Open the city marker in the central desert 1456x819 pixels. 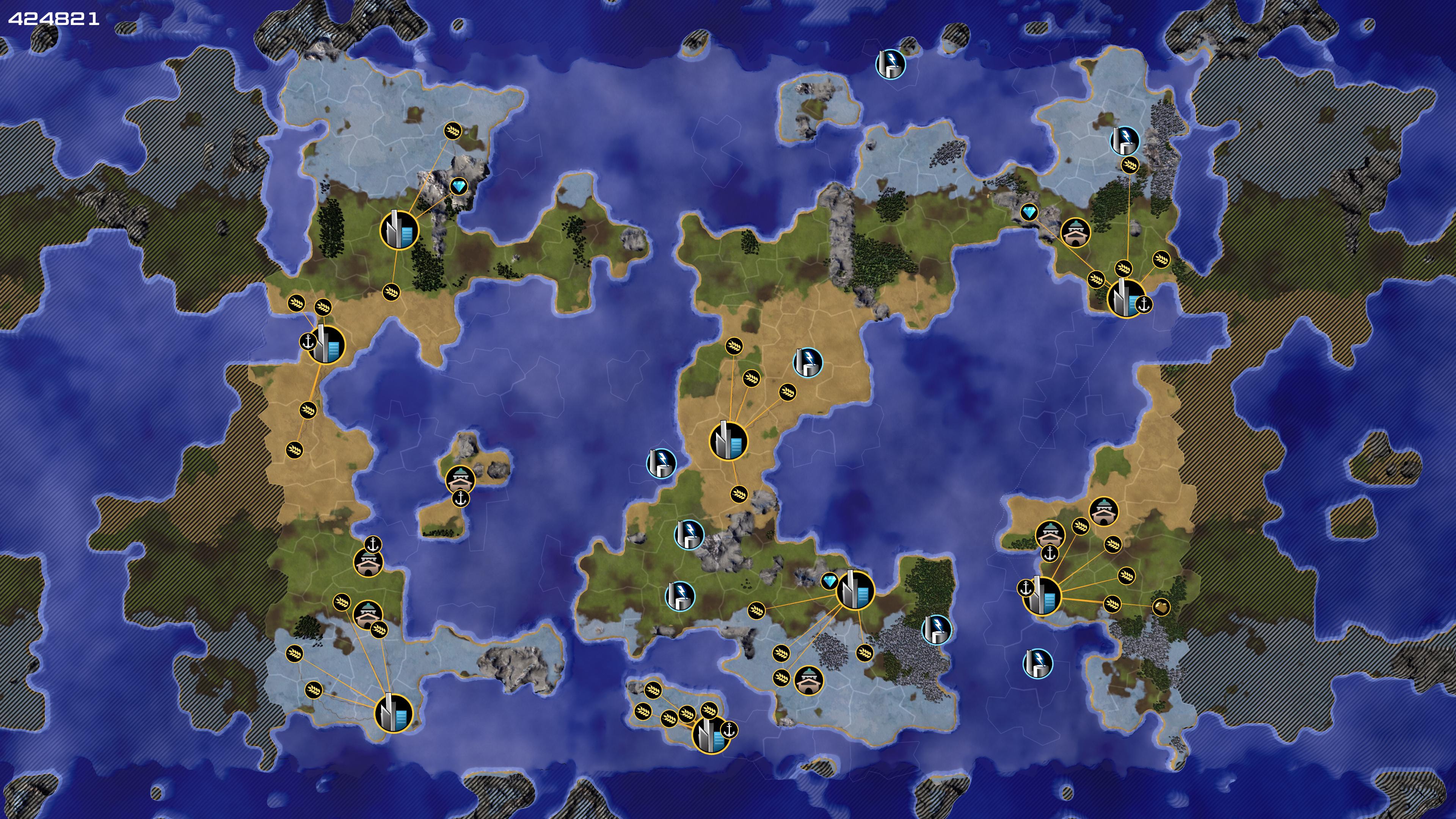[x=728, y=441]
